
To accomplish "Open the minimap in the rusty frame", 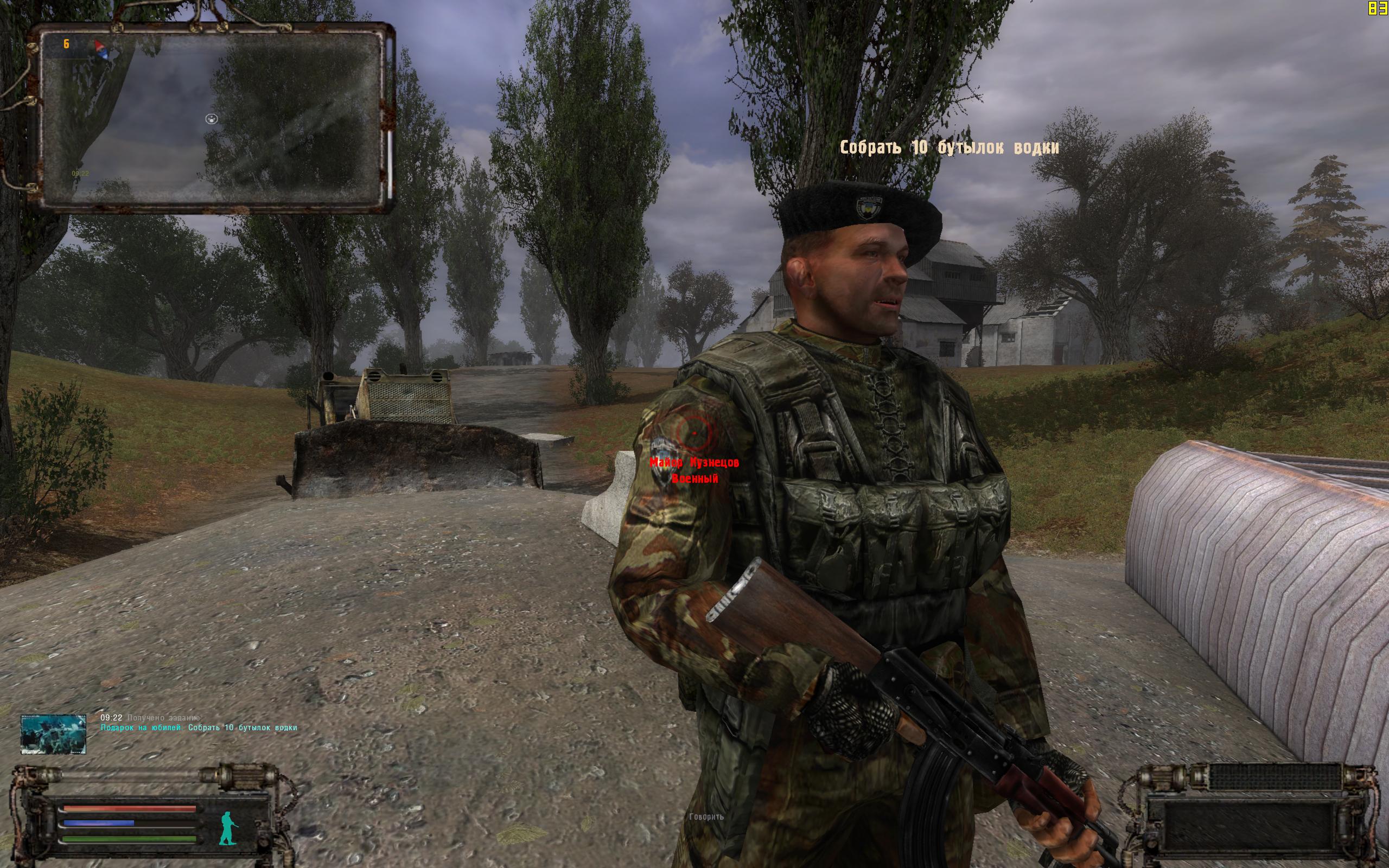I will pos(212,118).
